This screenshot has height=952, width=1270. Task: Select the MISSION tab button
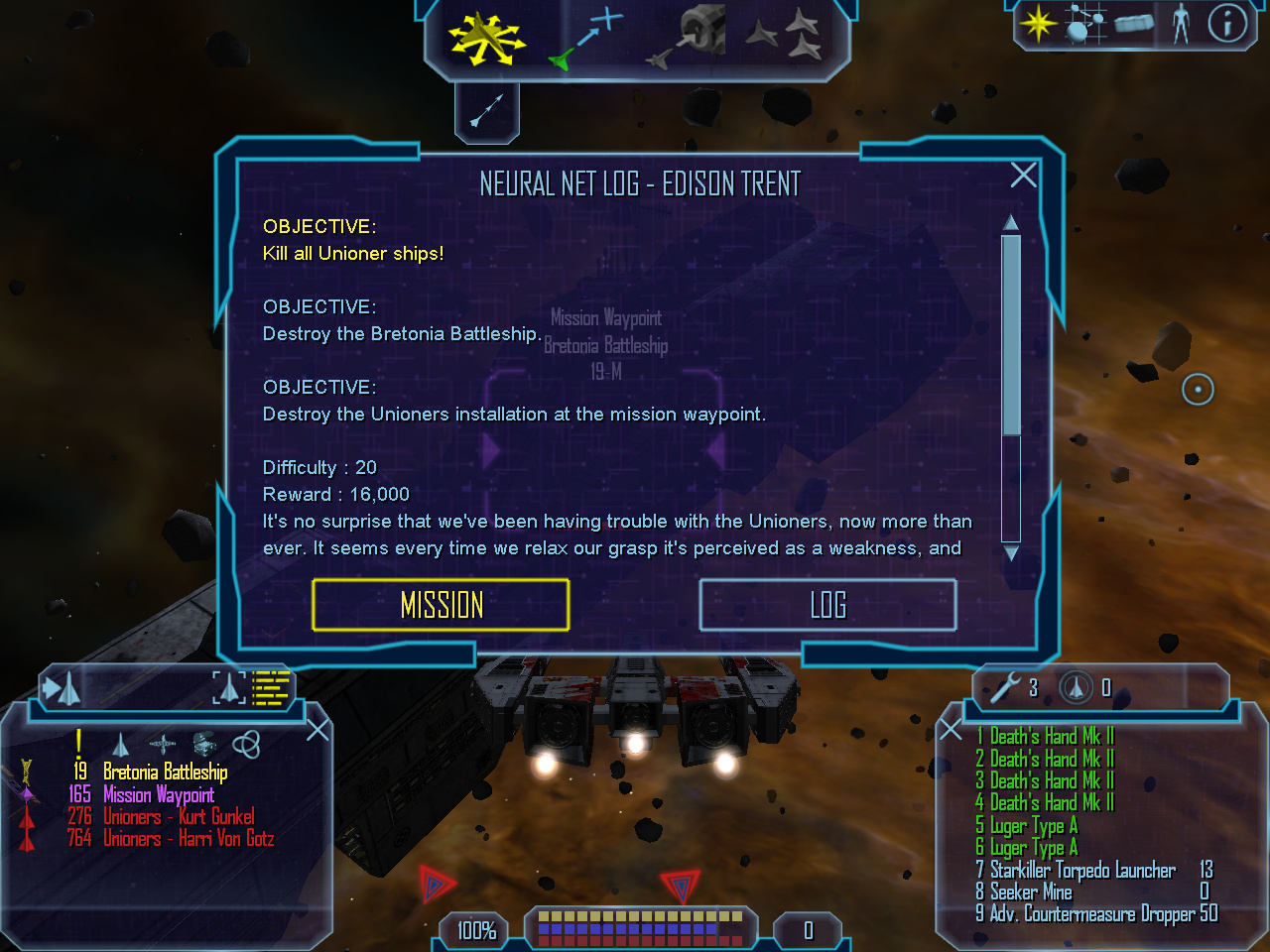(441, 605)
